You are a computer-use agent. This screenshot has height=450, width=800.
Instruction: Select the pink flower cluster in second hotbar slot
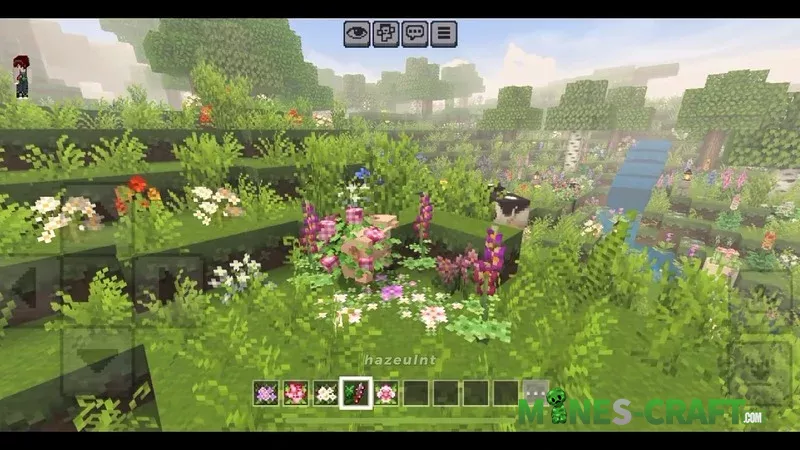click(x=296, y=393)
